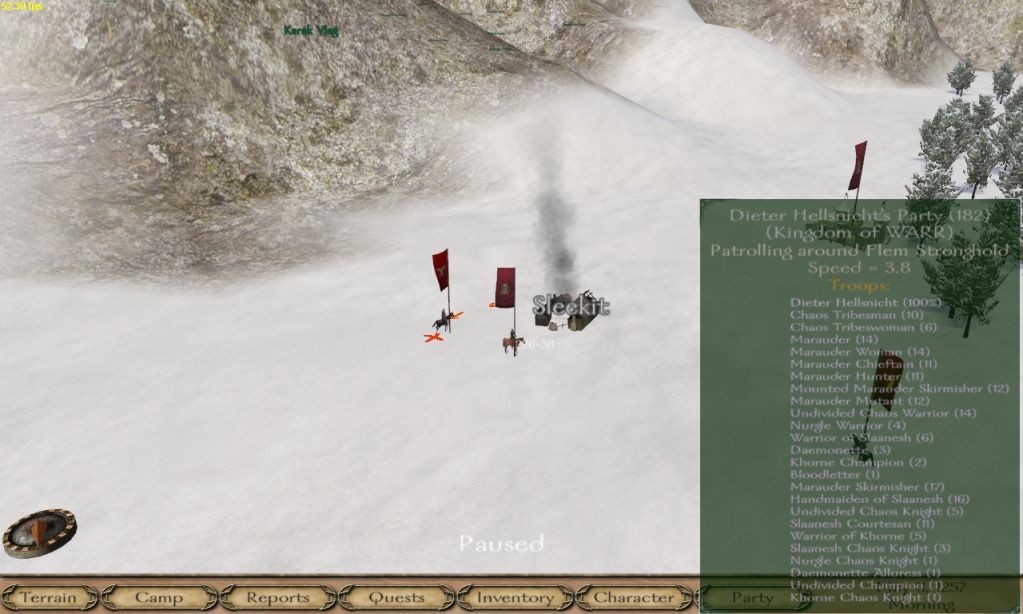1023x614 pixels.
Task: Open the Inventory screen
Action: pos(515,598)
